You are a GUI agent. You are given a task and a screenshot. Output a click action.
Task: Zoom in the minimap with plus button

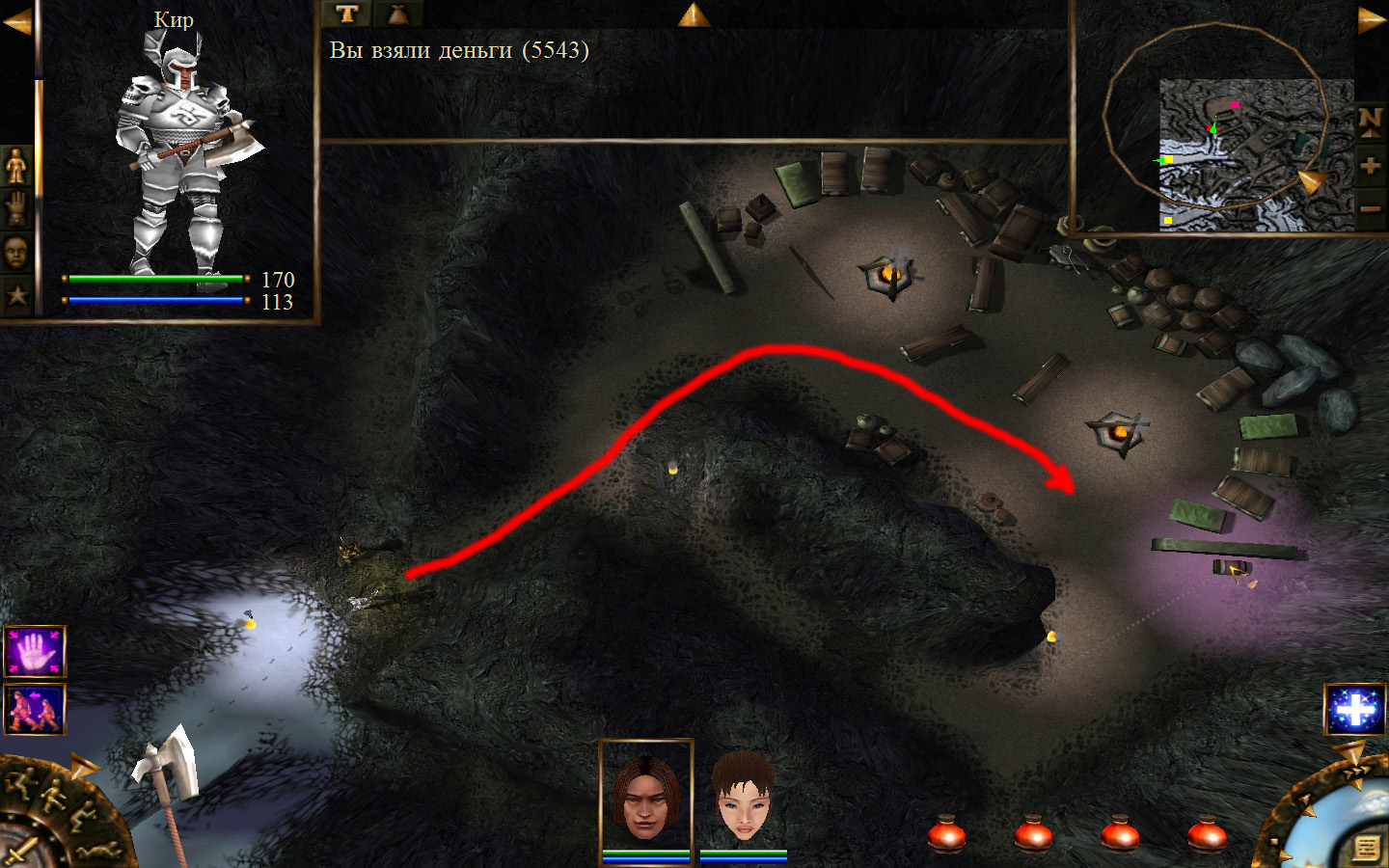pyautogui.click(x=1370, y=166)
